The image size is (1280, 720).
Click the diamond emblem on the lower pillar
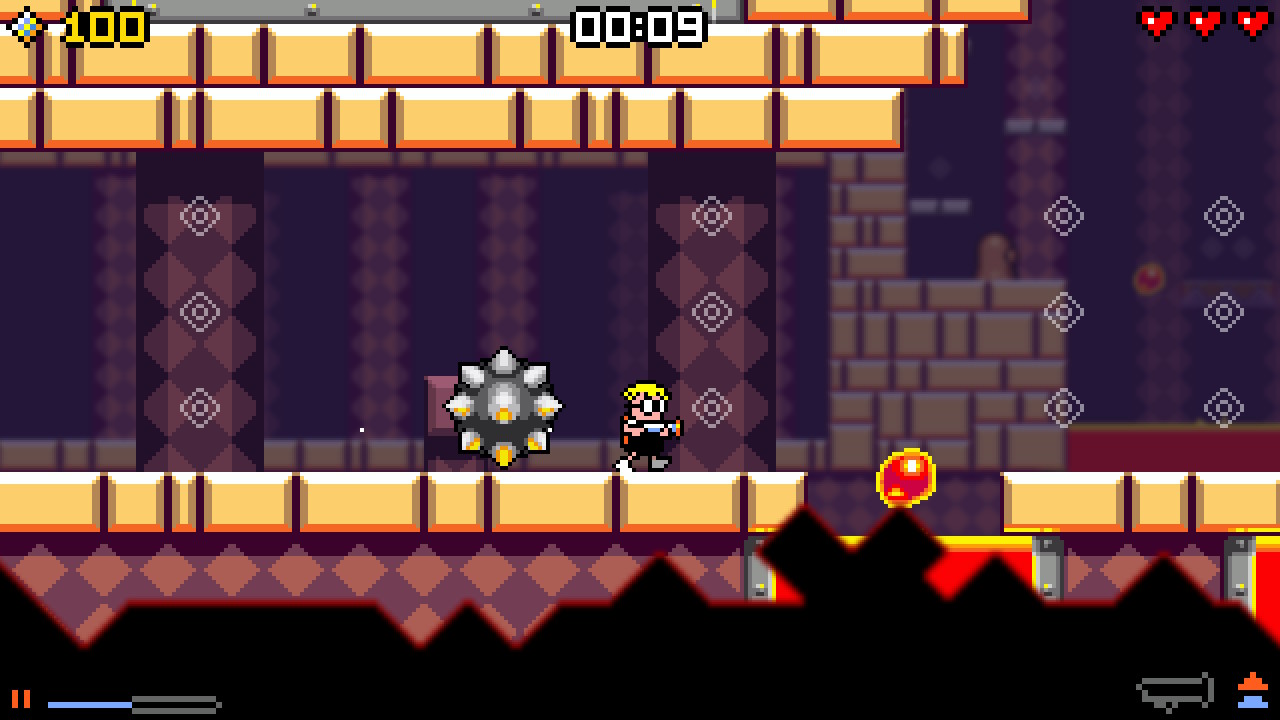tap(203, 406)
